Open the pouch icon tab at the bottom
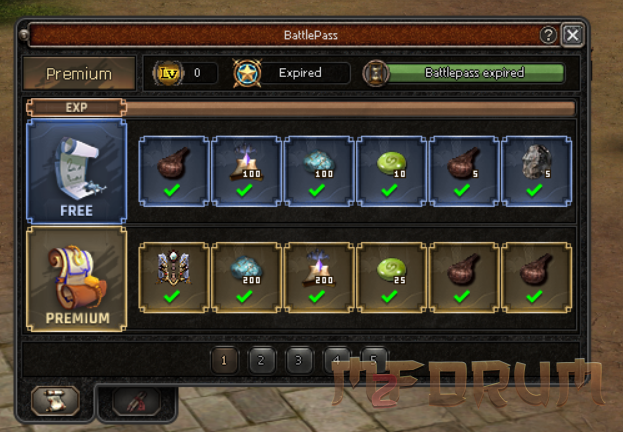 (56, 401)
